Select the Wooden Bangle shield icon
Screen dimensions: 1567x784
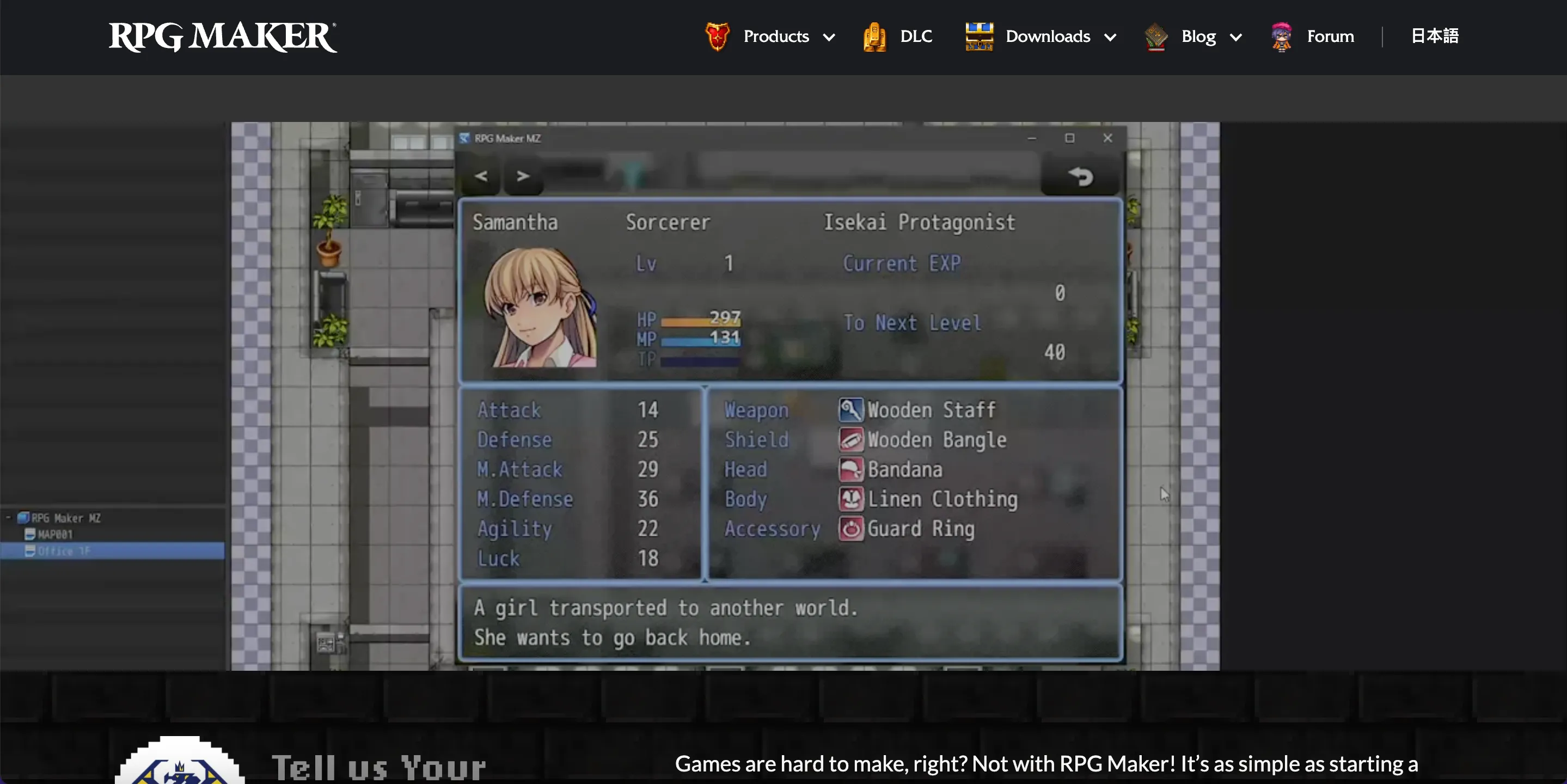click(850, 439)
